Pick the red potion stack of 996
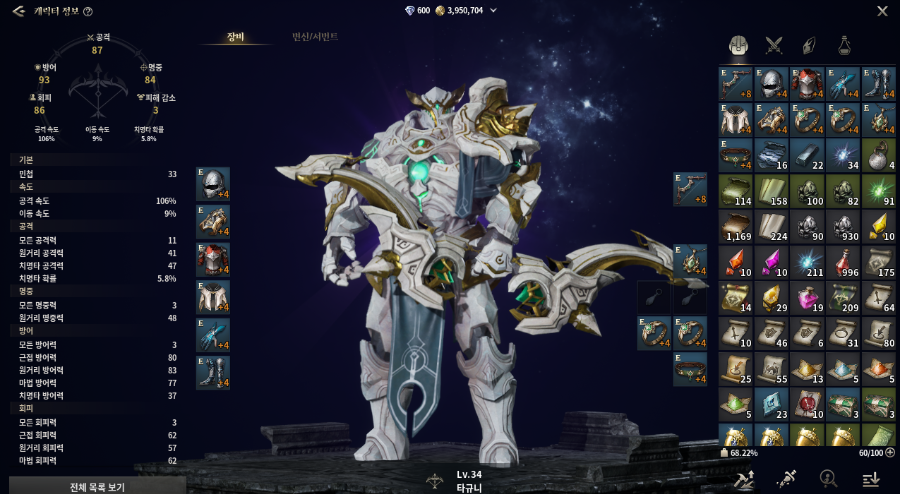This screenshot has height=494, width=900. [x=844, y=262]
